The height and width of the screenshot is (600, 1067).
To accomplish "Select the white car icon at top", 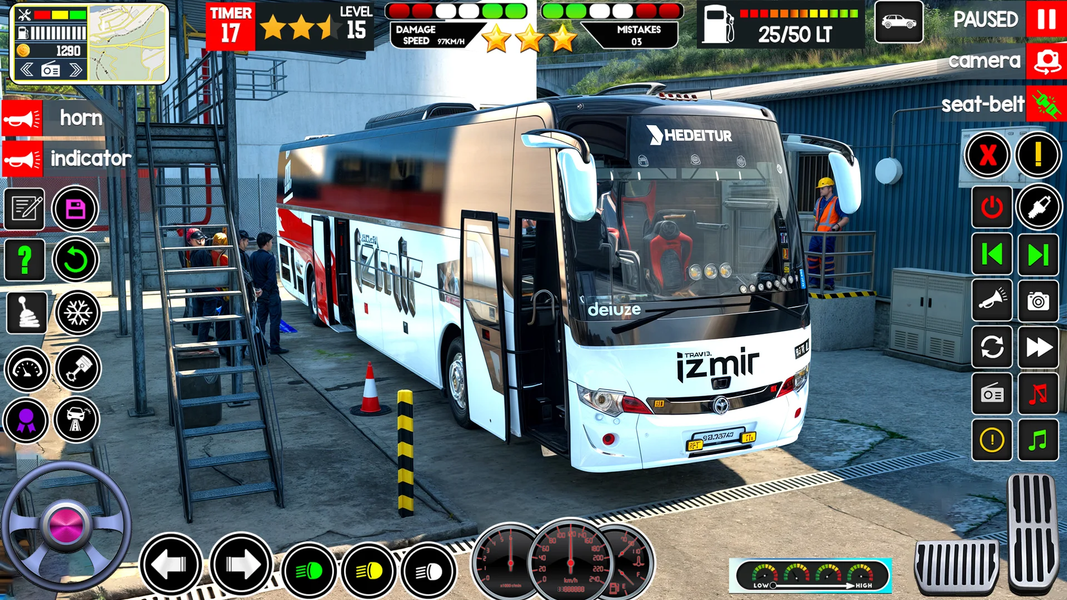I will (x=898, y=21).
